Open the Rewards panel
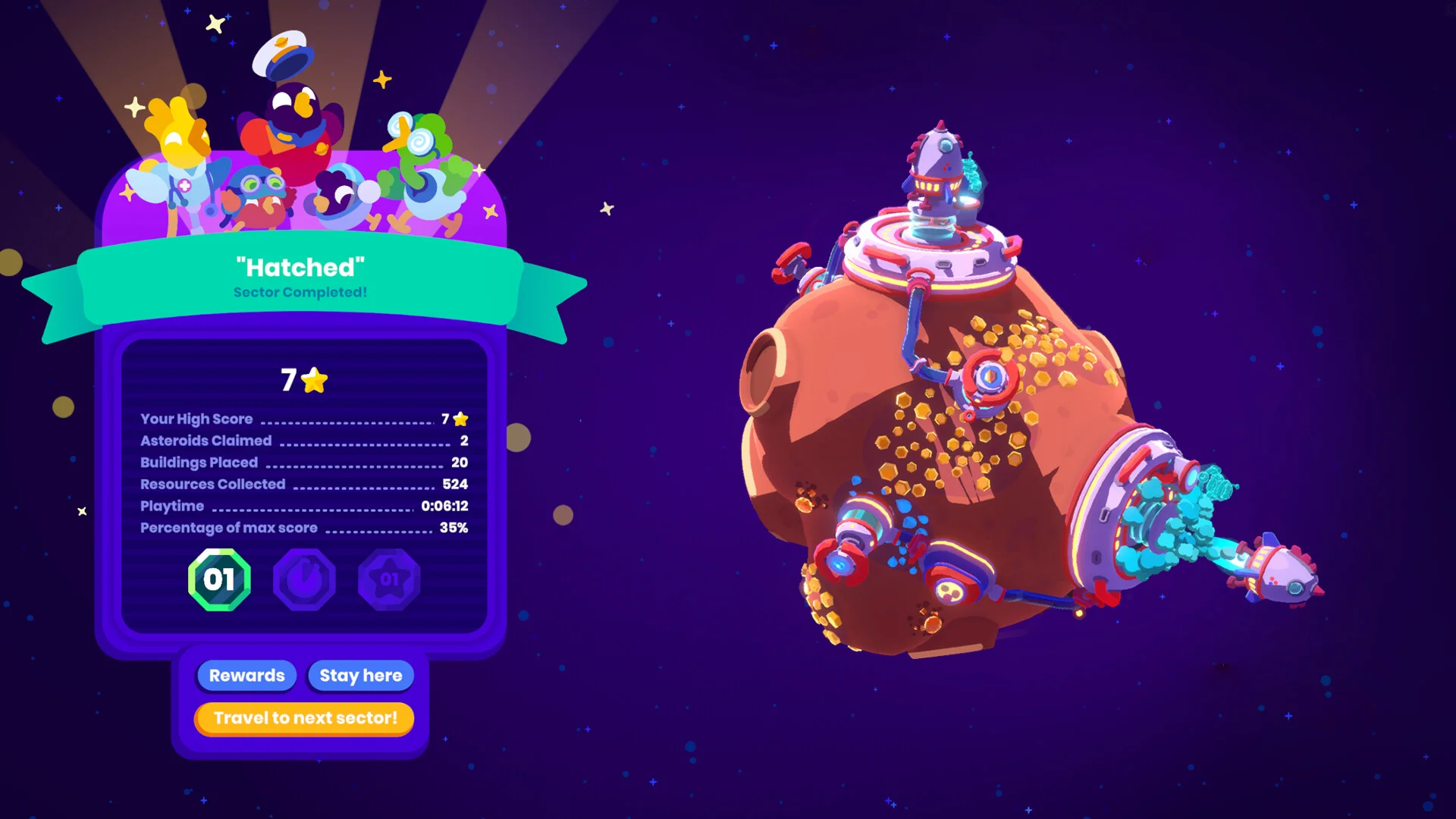1456x819 pixels. tap(246, 675)
